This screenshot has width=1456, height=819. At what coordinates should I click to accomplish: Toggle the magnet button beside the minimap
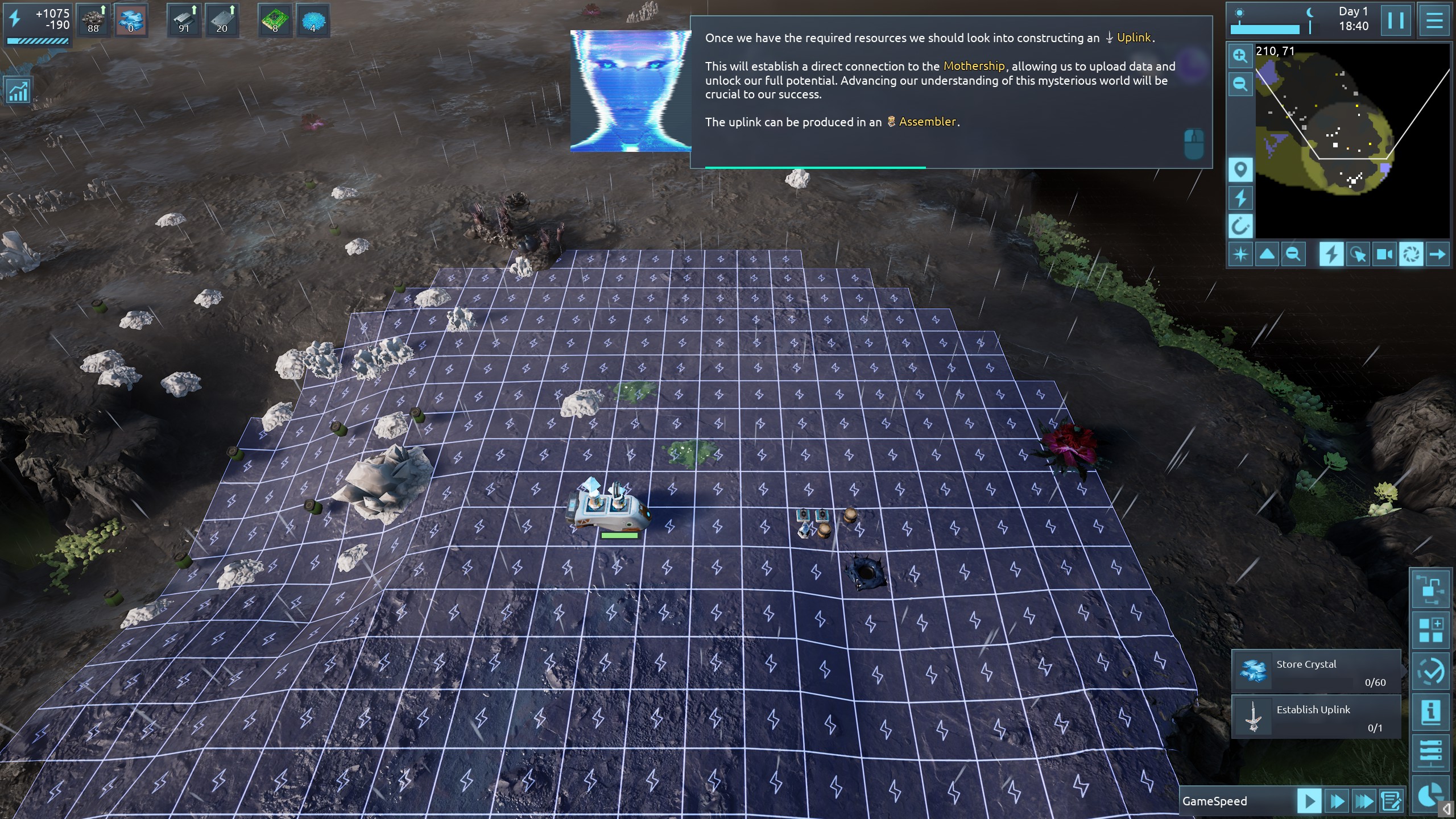1240,226
